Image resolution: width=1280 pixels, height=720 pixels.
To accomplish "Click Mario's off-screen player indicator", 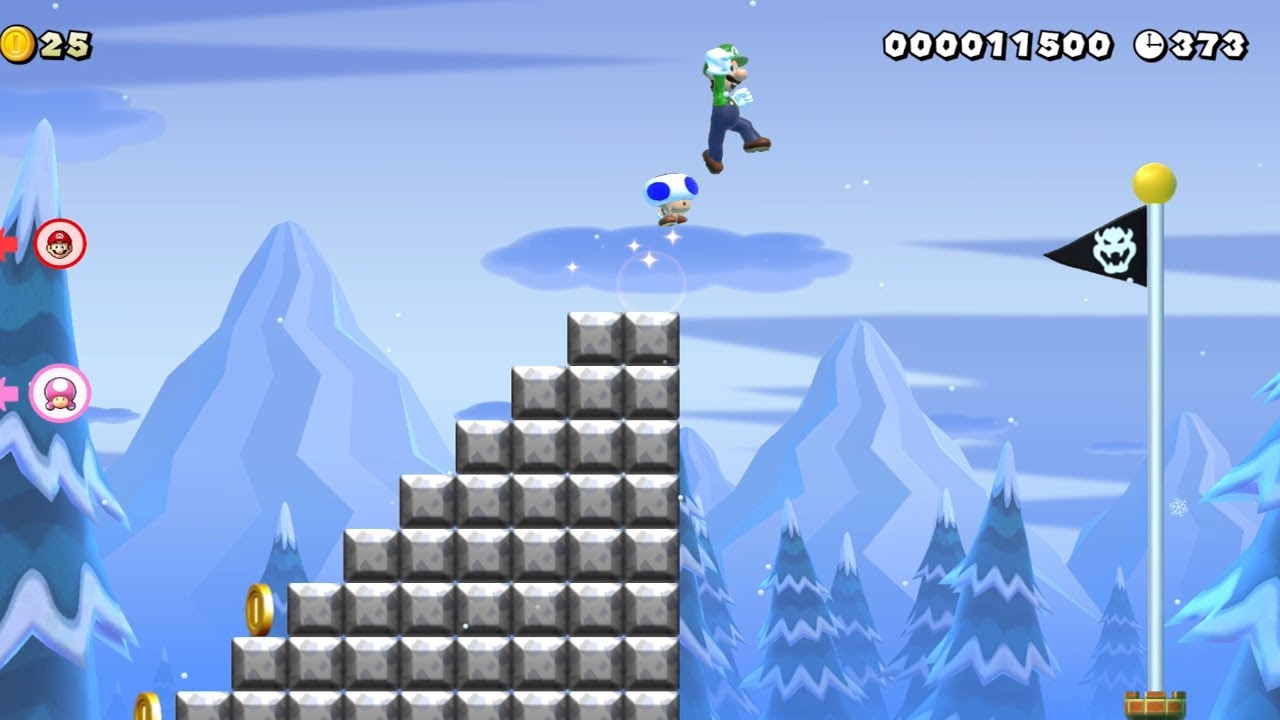I will (60, 243).
